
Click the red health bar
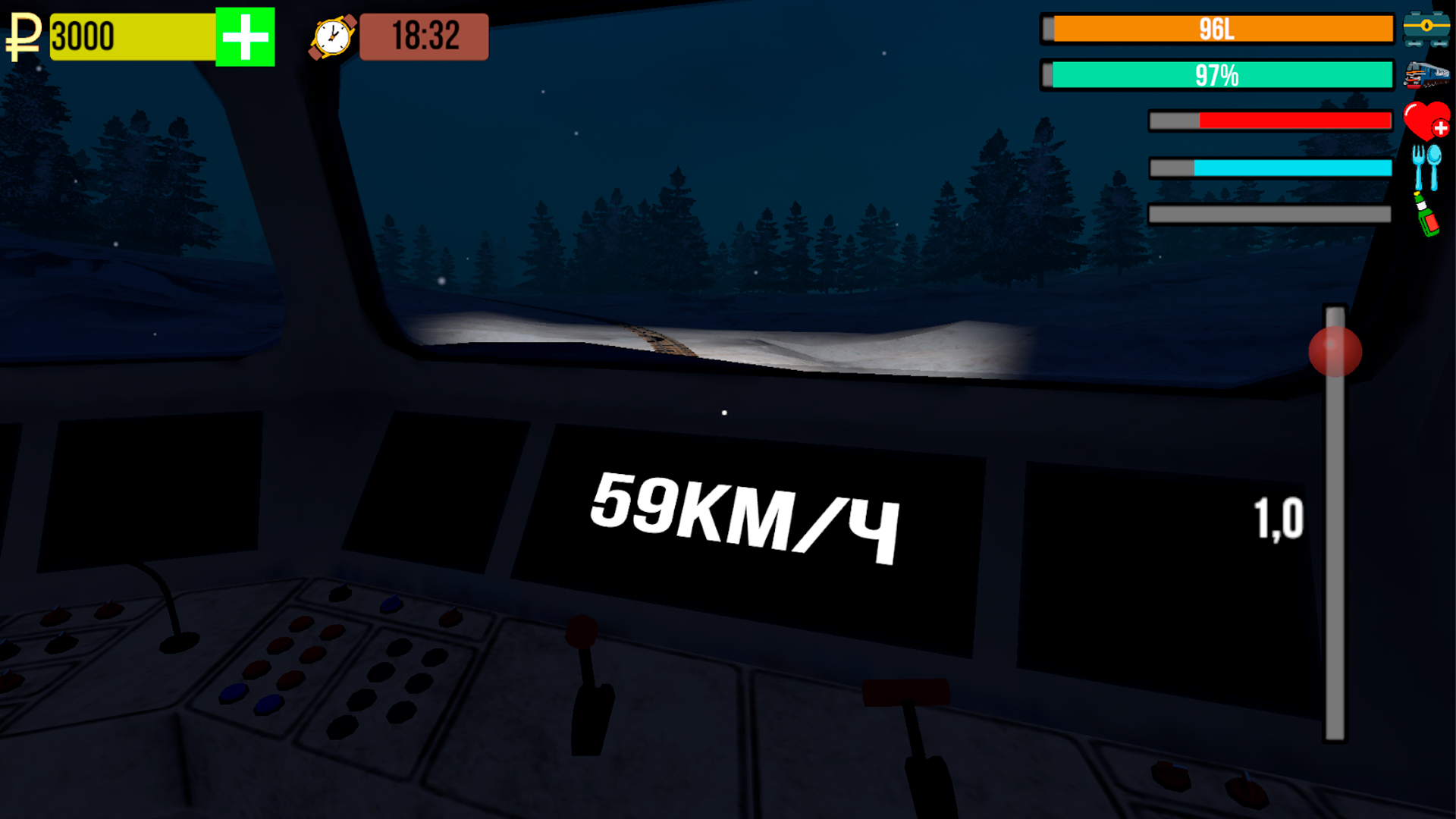pos(1270,120)
